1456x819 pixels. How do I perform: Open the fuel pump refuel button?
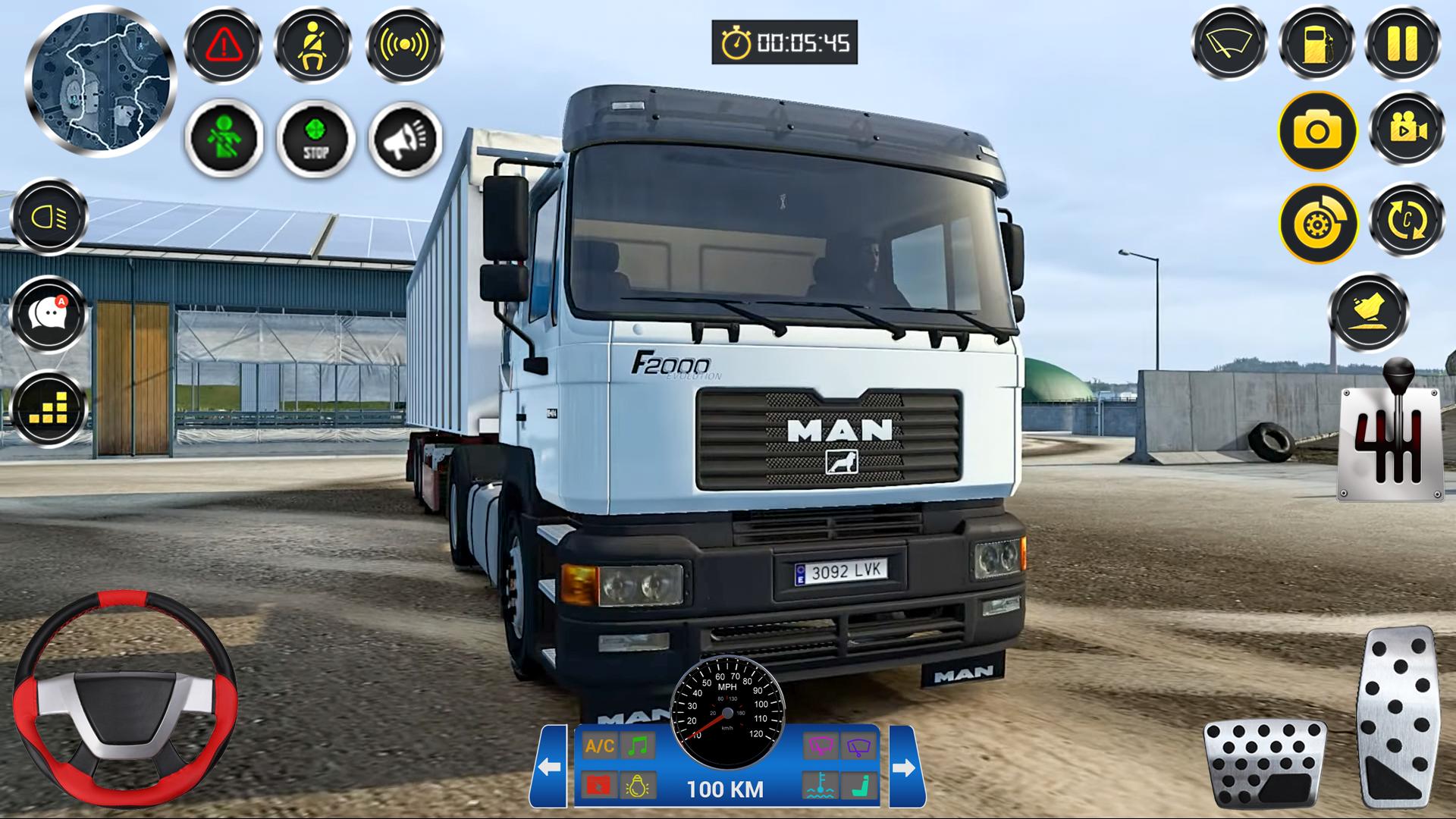(x=1316, y=43)
